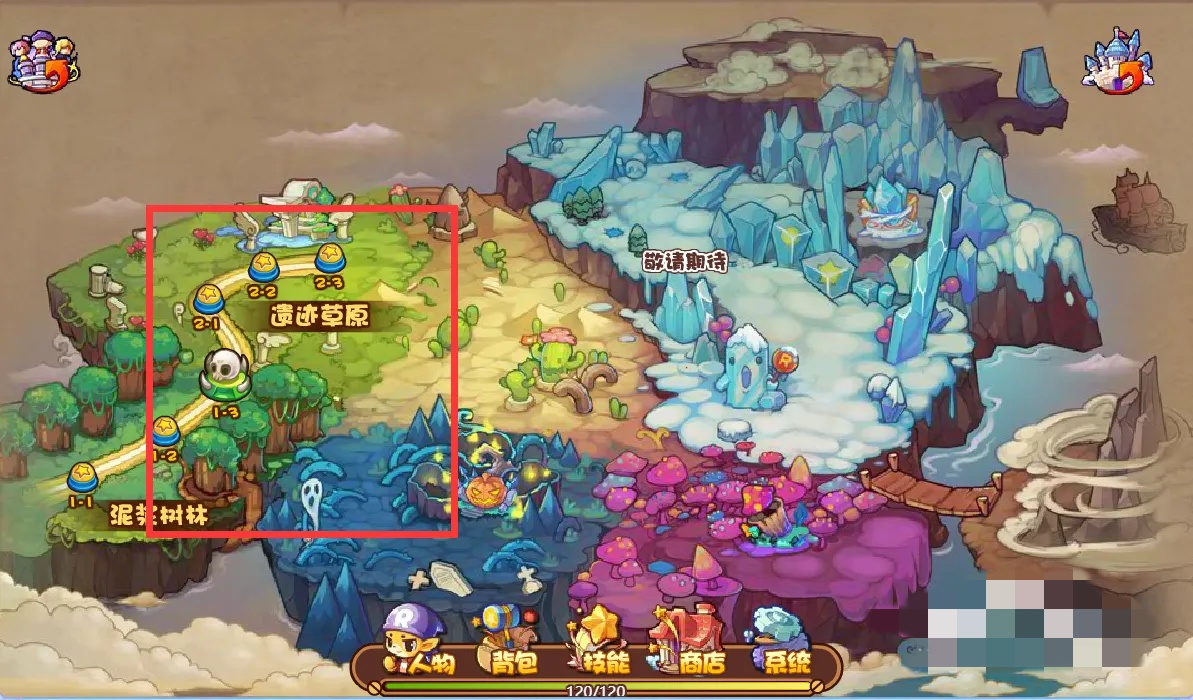Select level node 1-1
This screenshot has height=700, width=1193.
coord(82,478)
